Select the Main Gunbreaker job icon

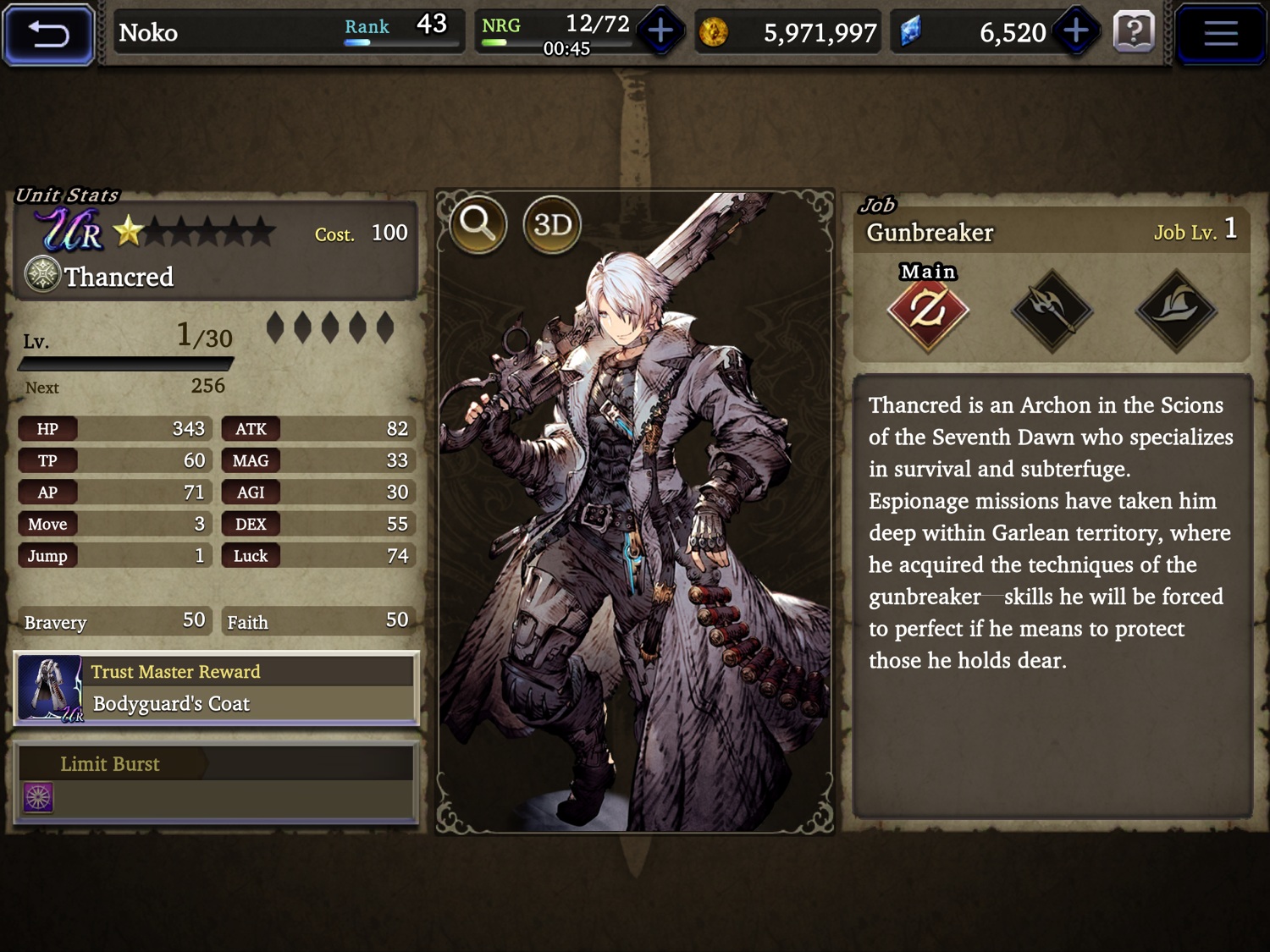928,310
